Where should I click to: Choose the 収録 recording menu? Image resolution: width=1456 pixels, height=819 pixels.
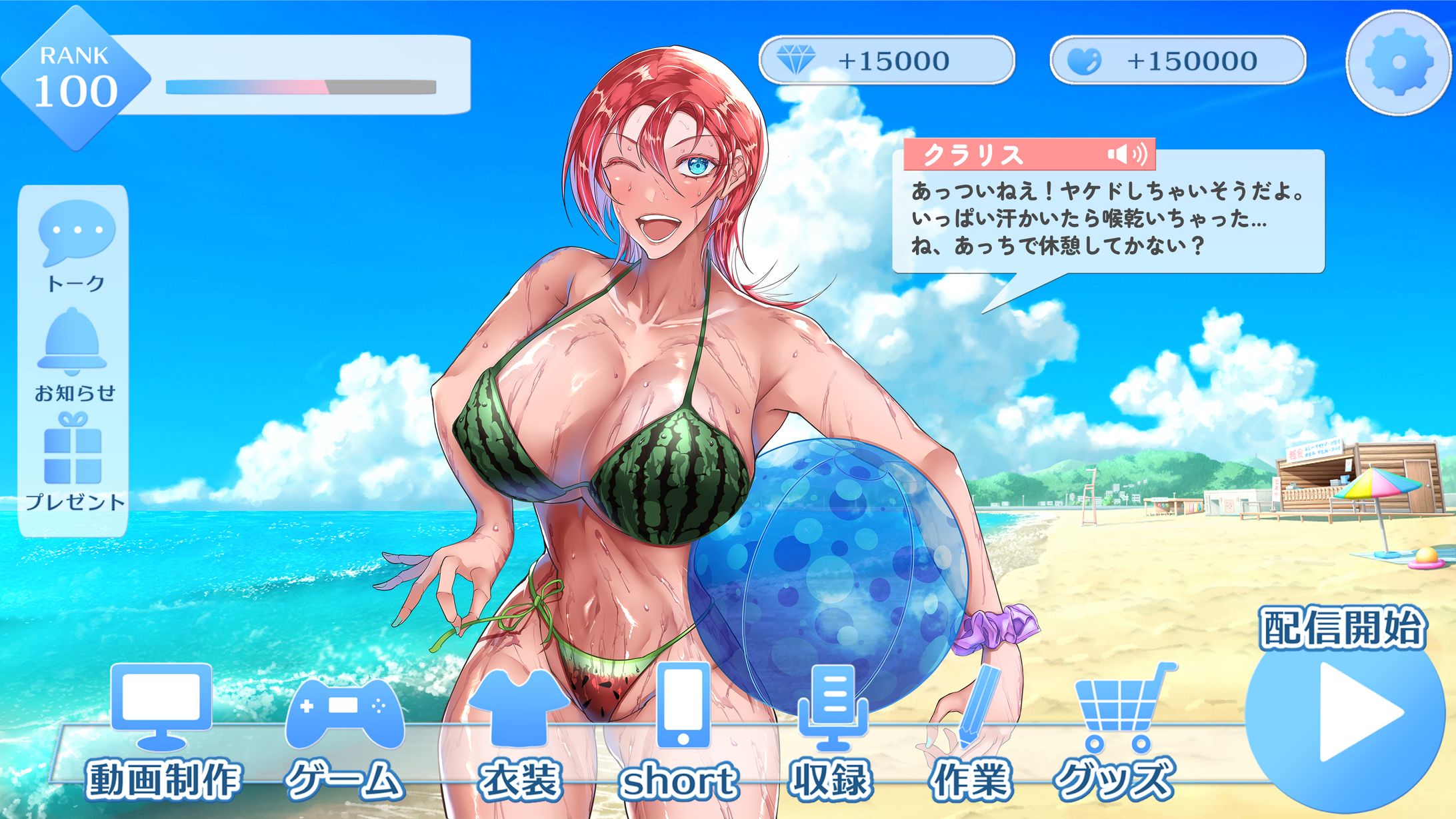point(831,732)
